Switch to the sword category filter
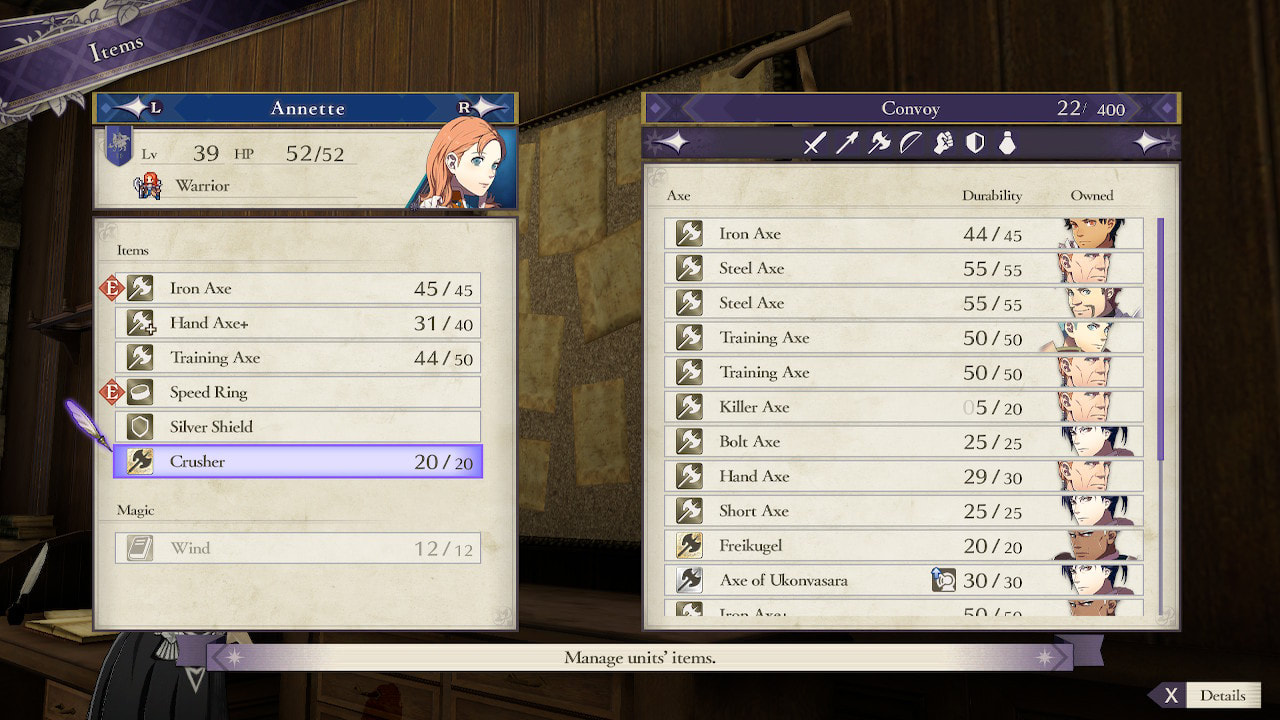 (814, 144)
